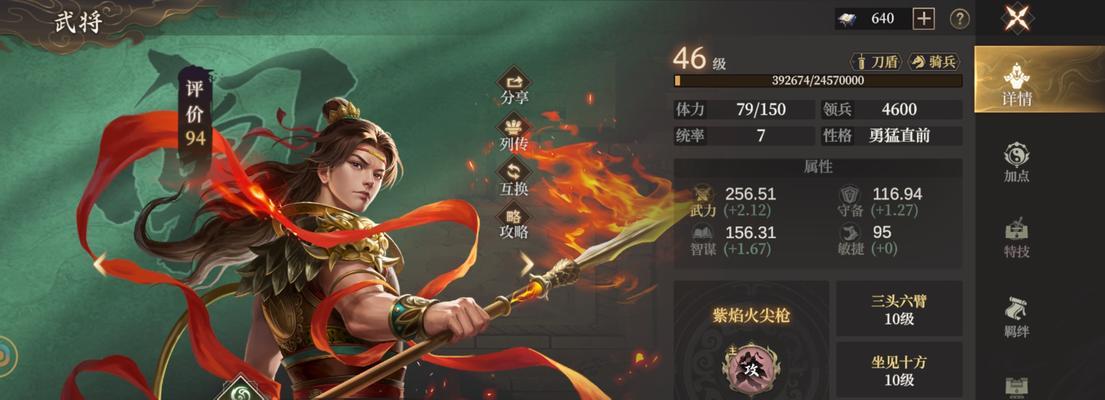Open the 特技 special skills tab
The image size is (1105, 400).
pyautogui.click(x=1017, y=238)
